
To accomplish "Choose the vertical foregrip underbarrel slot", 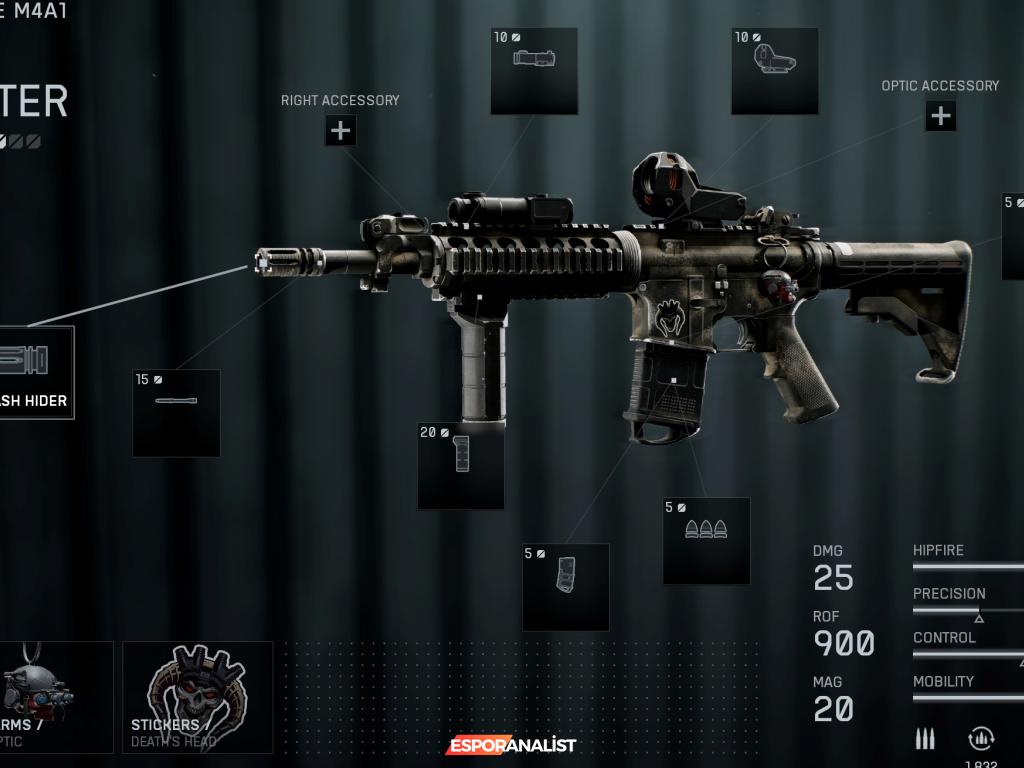I will click(x=461, y=466).
